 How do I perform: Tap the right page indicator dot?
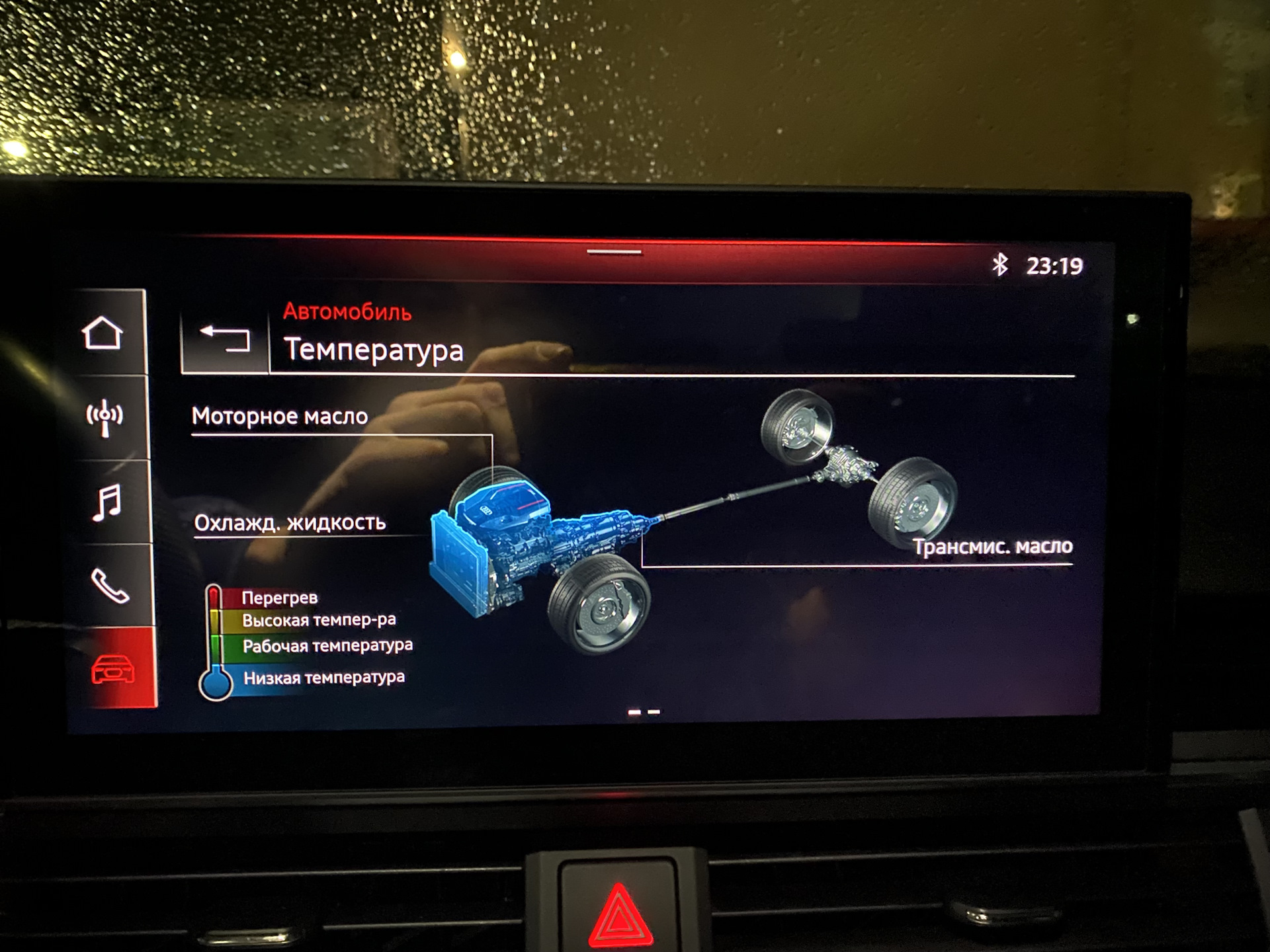click(x=655, y=711)
